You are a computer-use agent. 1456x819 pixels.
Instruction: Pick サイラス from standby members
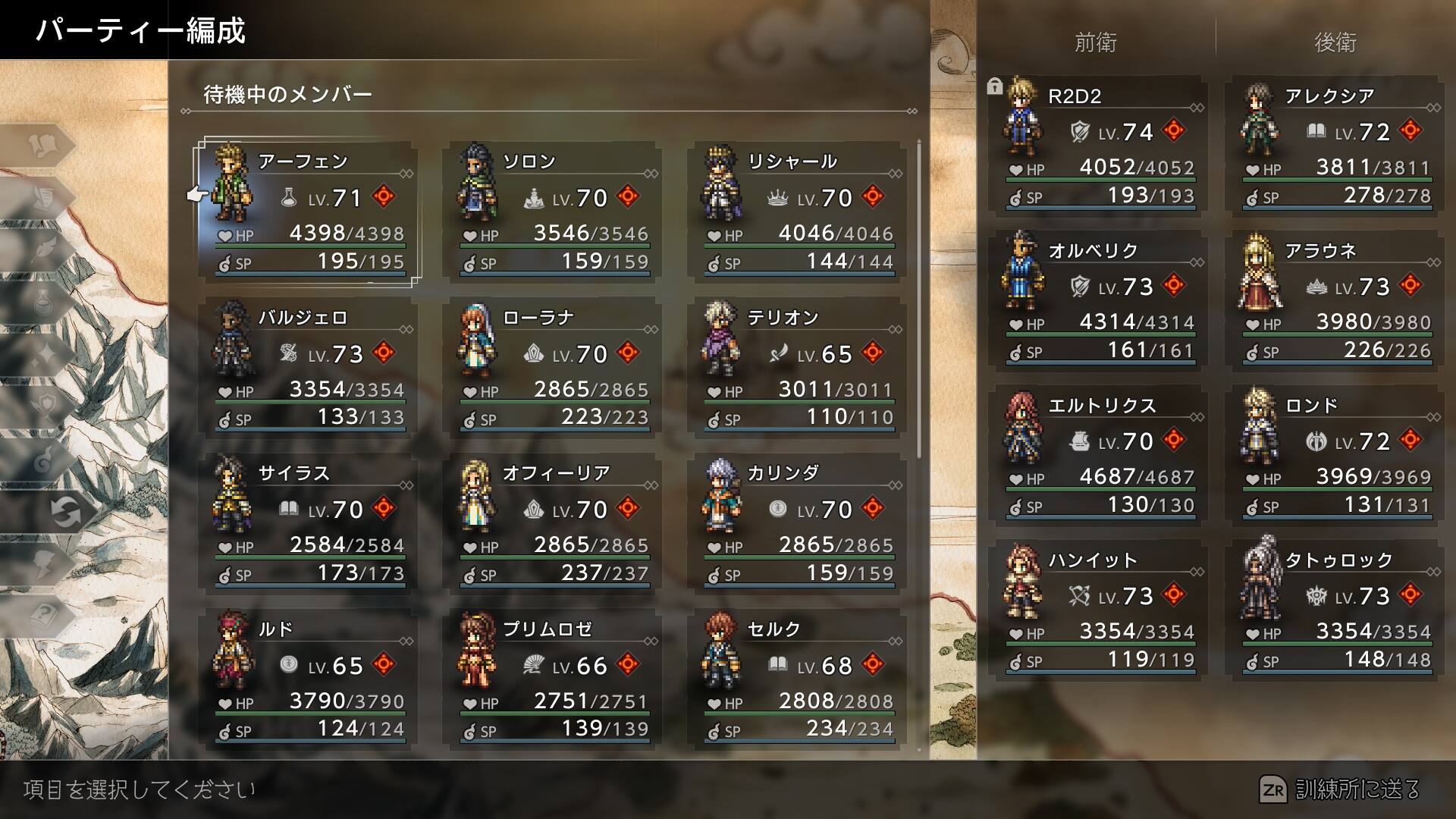[x=307, y=524]
